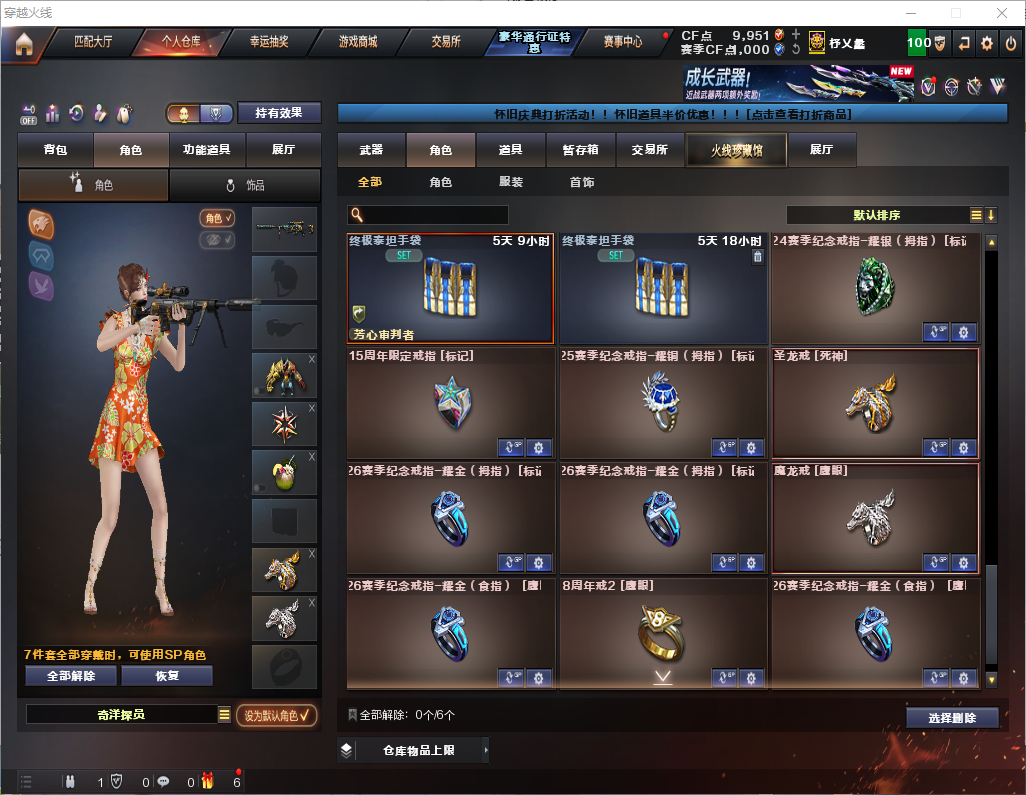Switch to the 武器 weapons tab
This screenshot has width=1026, height=795.
pyautogui.click(x=371, y=150)
